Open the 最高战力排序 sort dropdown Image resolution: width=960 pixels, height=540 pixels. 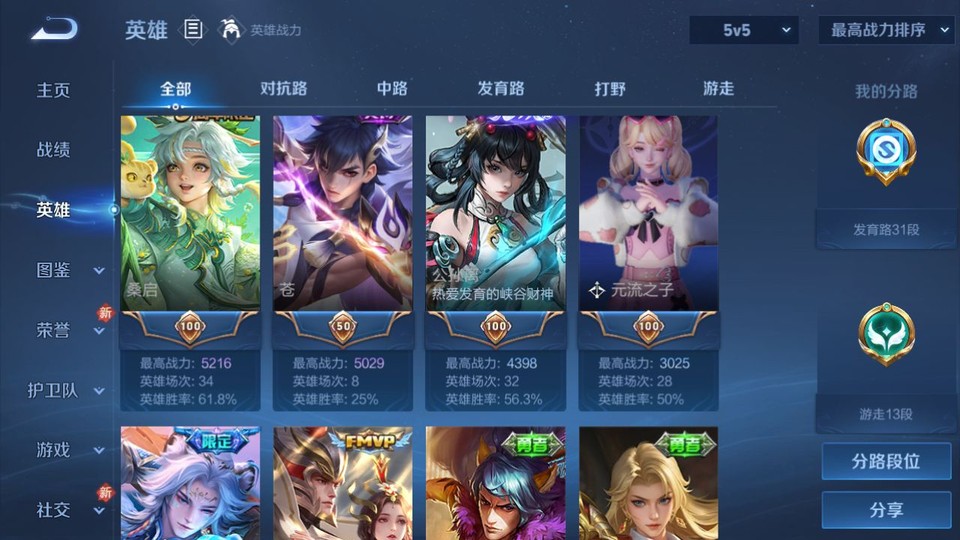pyautogui.click(x=886, y=30)
